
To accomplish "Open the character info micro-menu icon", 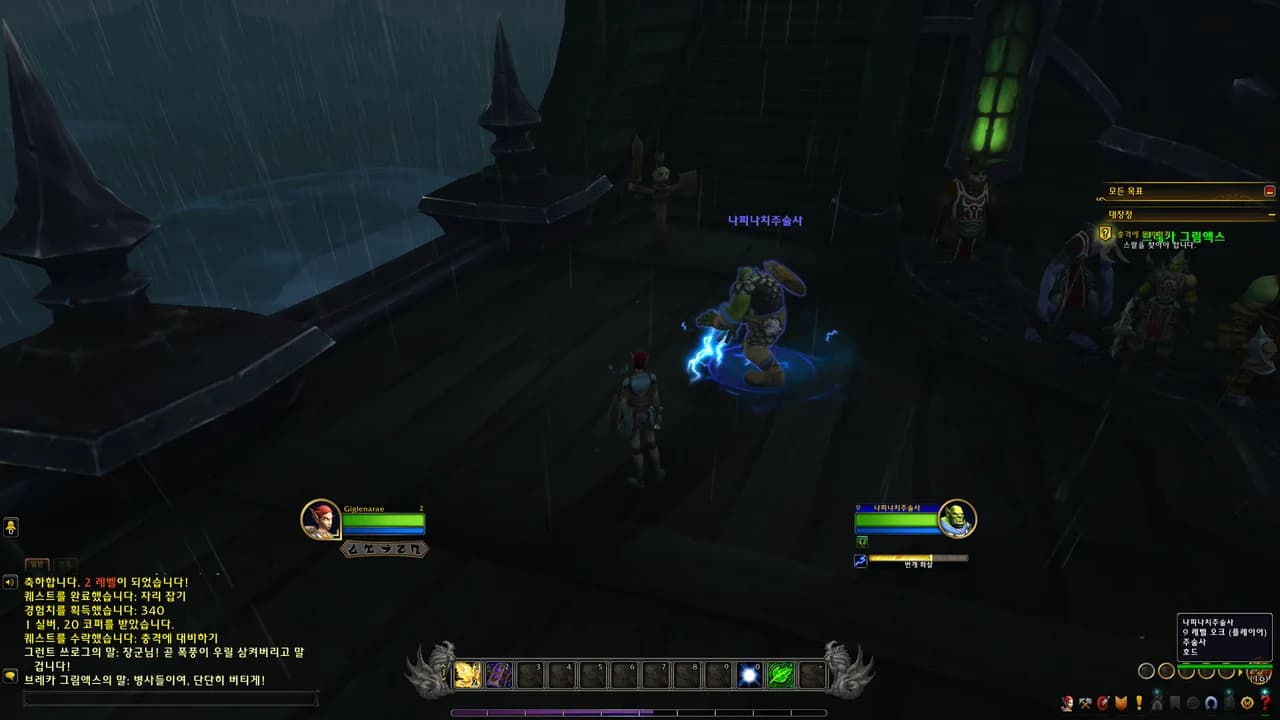I will [x=1067, y=703].
